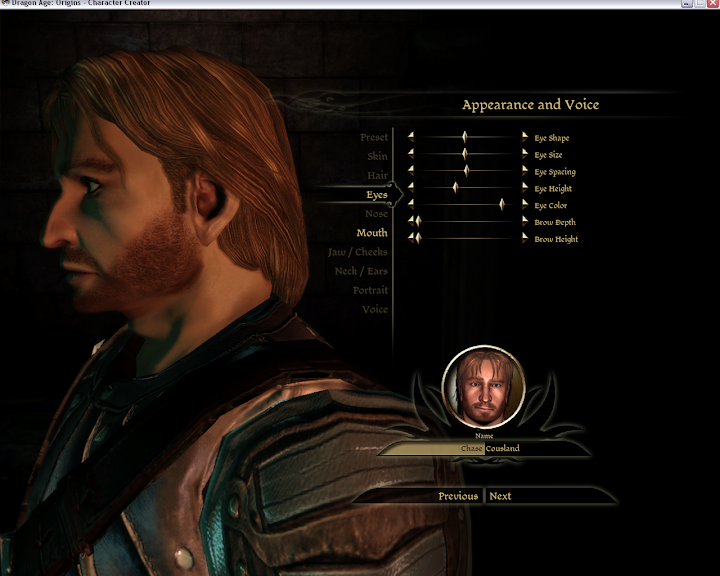The image size is (720, 576).
Task: Switch to Neck / Ears category
Action: (360, 271)
